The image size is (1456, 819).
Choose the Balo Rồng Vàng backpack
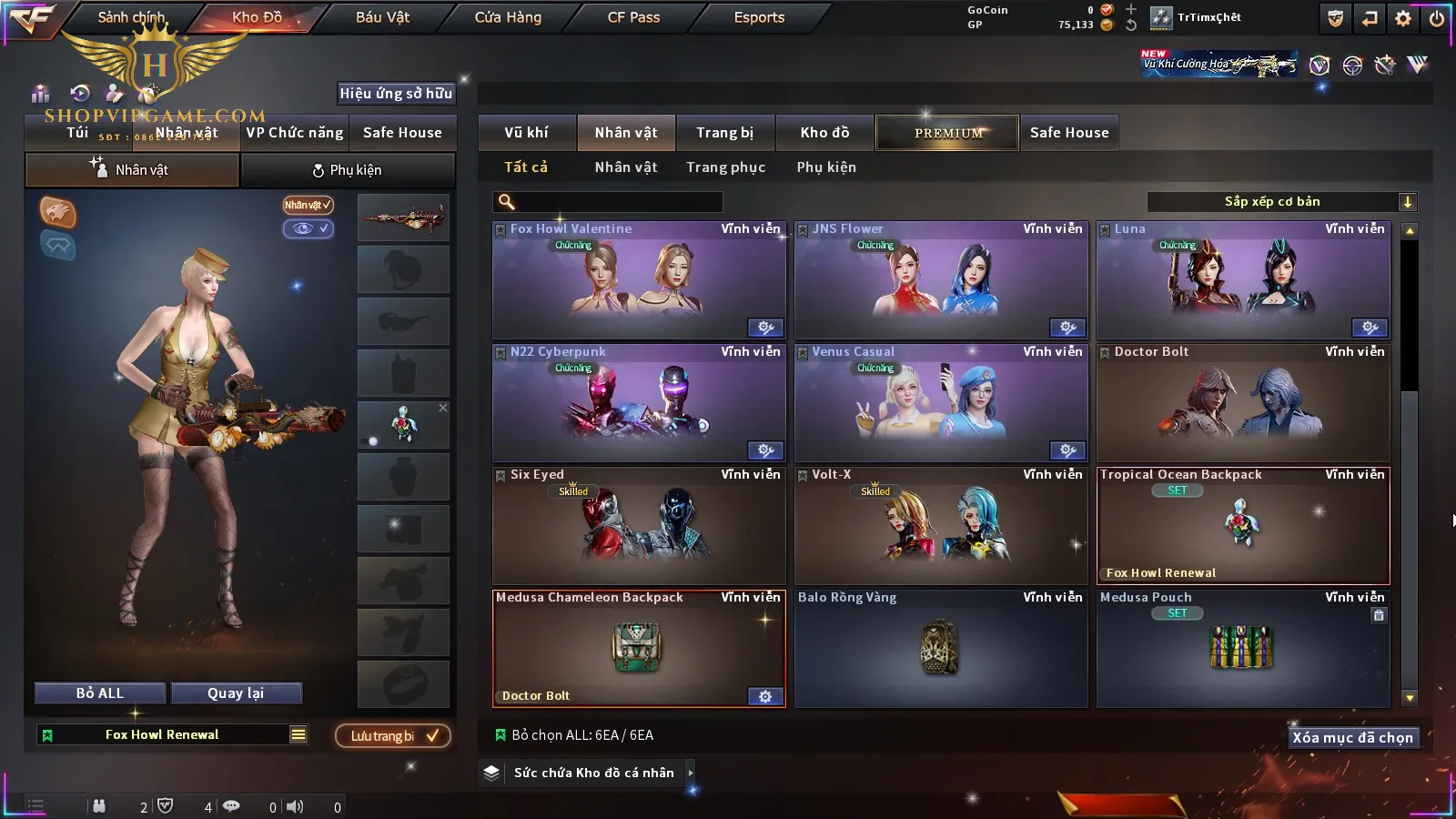tap(941, 648)
